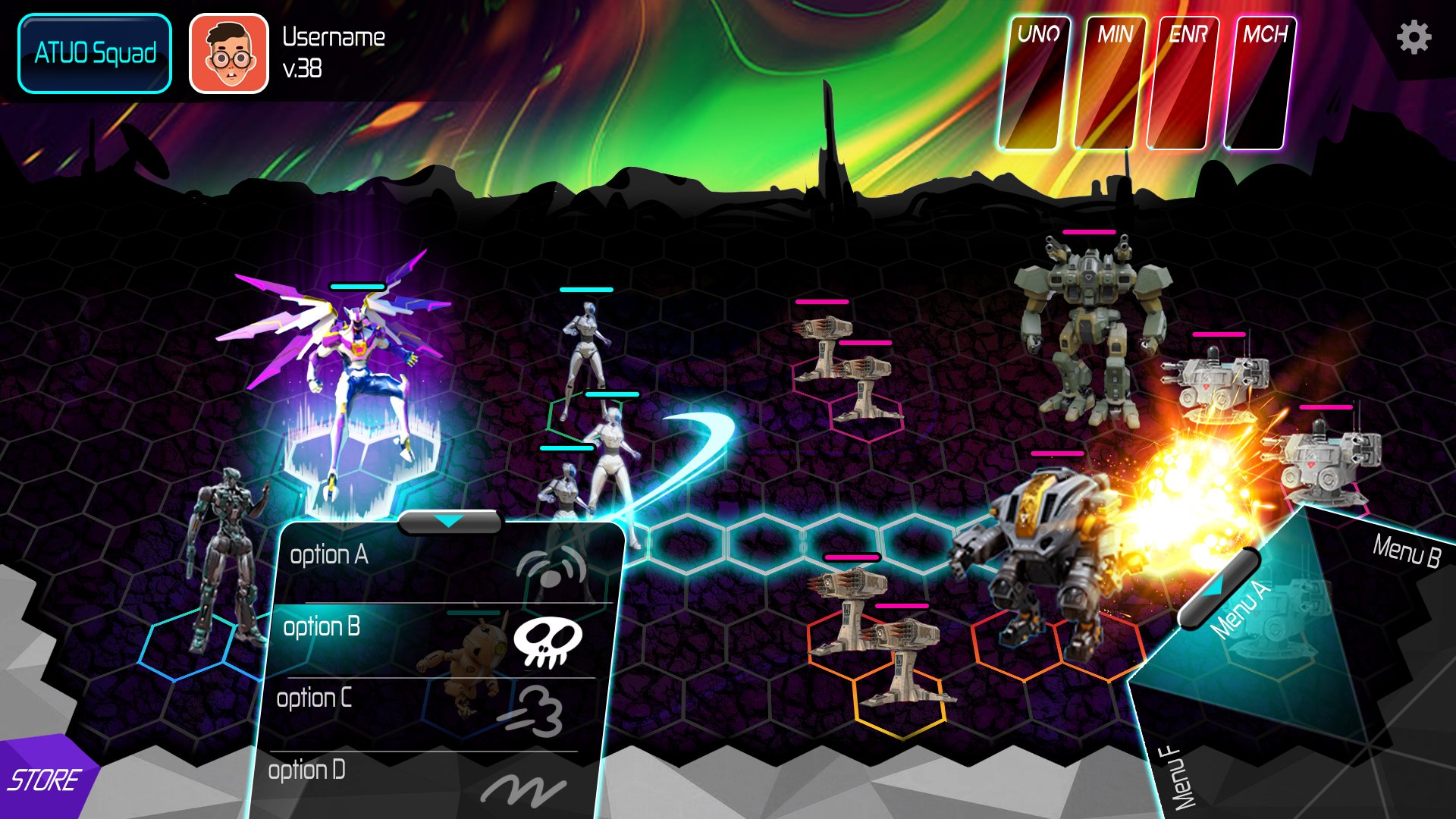Choose option A in the action menu
The width and height of the screenshot is (1456, 819).
coord(440,561)
